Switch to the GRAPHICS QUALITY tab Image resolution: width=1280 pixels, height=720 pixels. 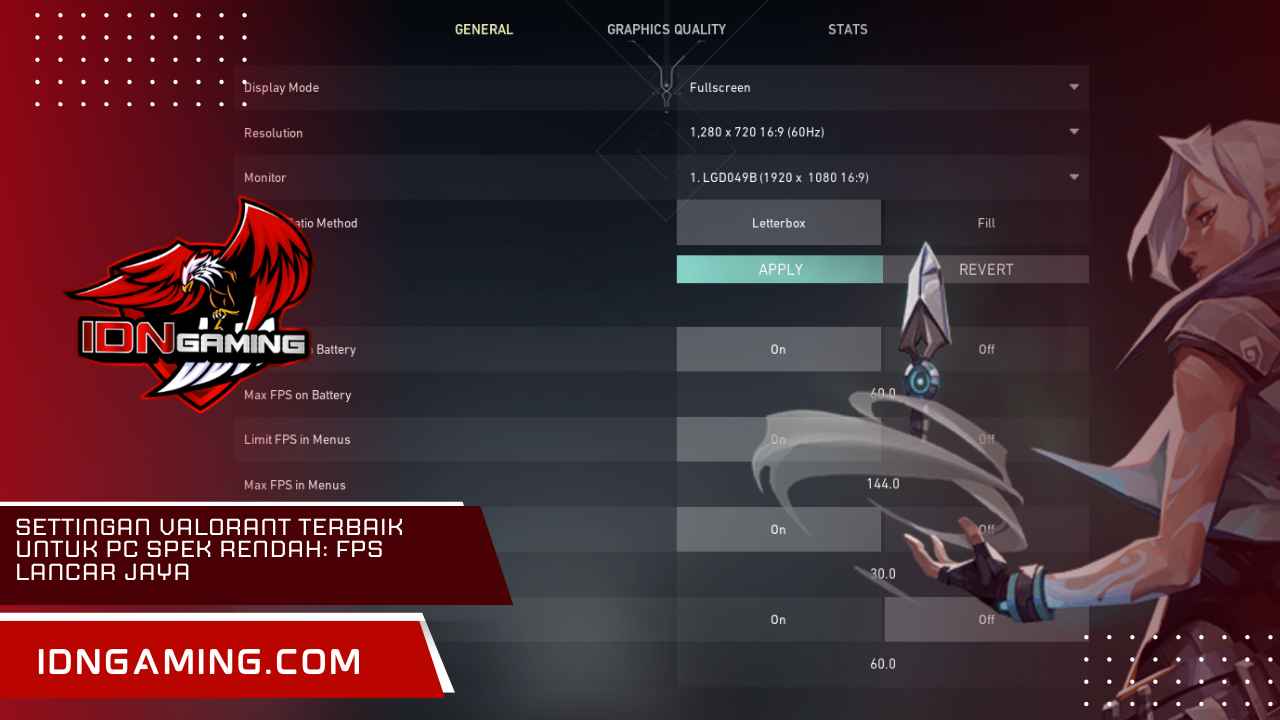(x=666, y=29)
